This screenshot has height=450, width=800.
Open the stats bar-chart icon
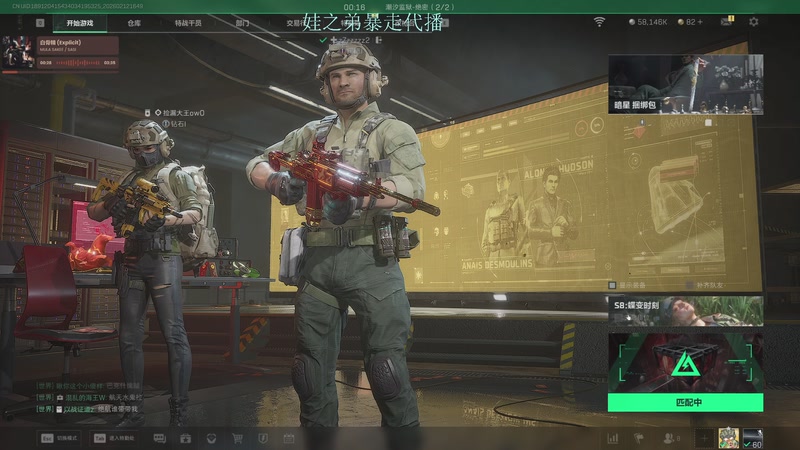coord(612,438)
